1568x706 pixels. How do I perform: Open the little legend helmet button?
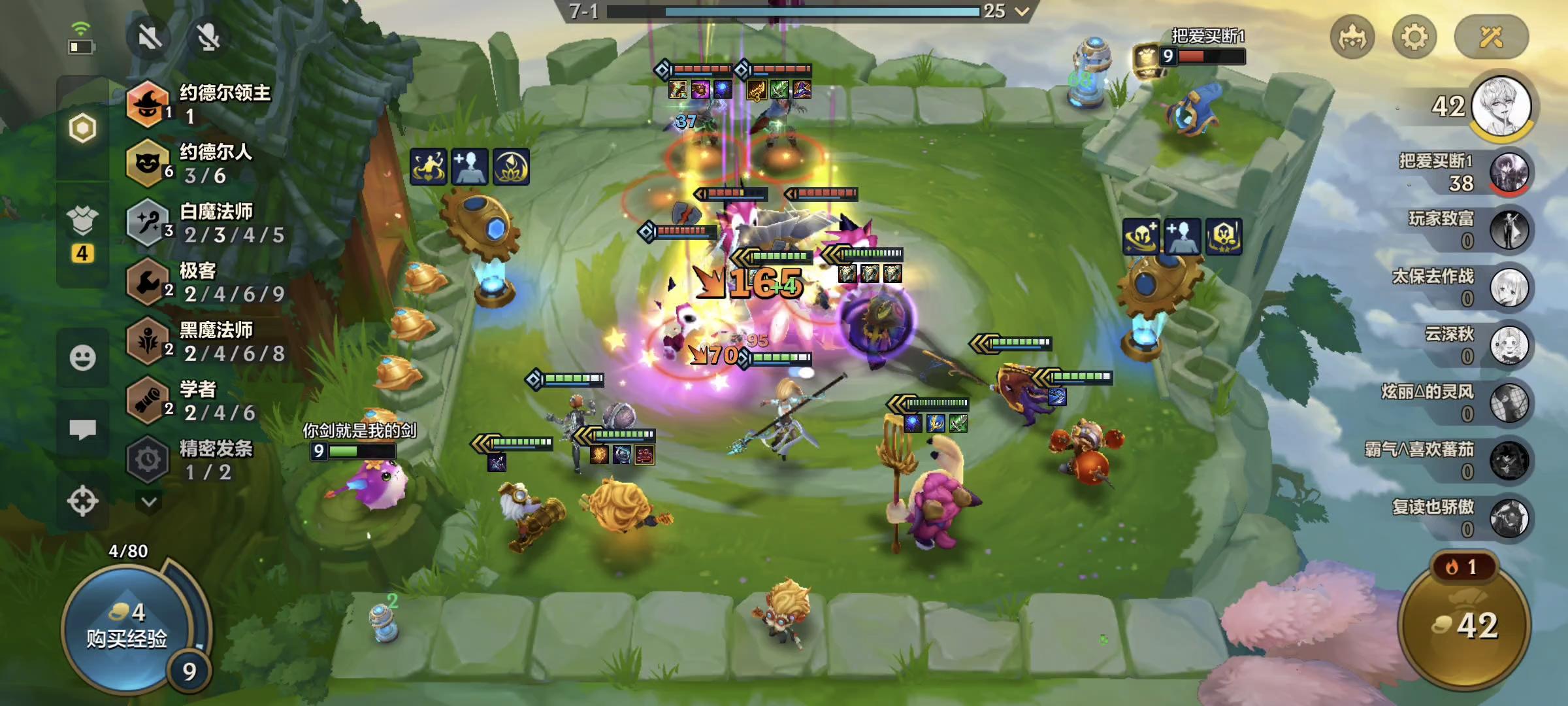coord(1352,37)
